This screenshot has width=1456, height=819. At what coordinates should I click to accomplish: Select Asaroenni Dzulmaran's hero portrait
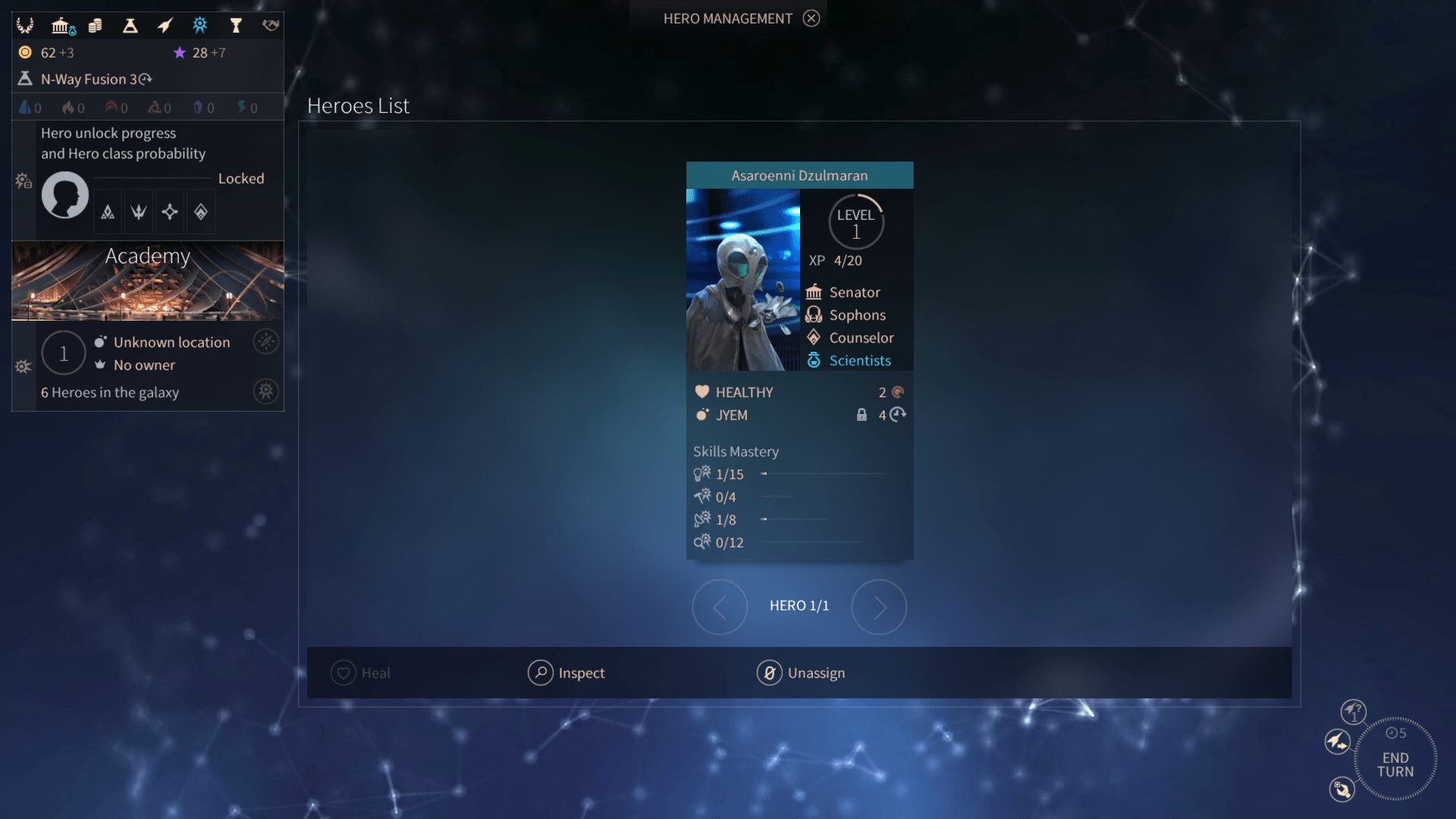pyautogui.click(x=742, y=280)
